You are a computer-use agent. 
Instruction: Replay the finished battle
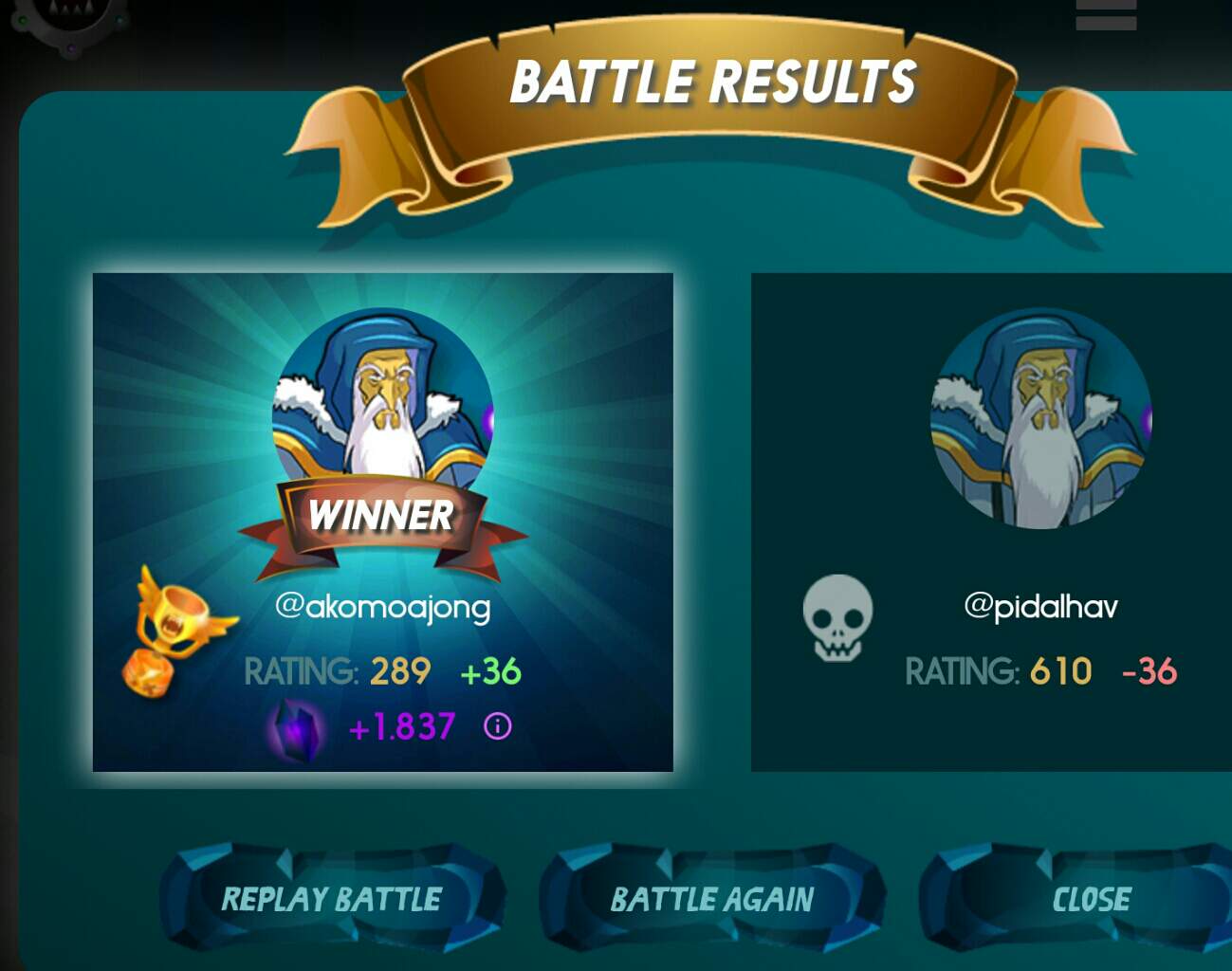tap(331, 898)
